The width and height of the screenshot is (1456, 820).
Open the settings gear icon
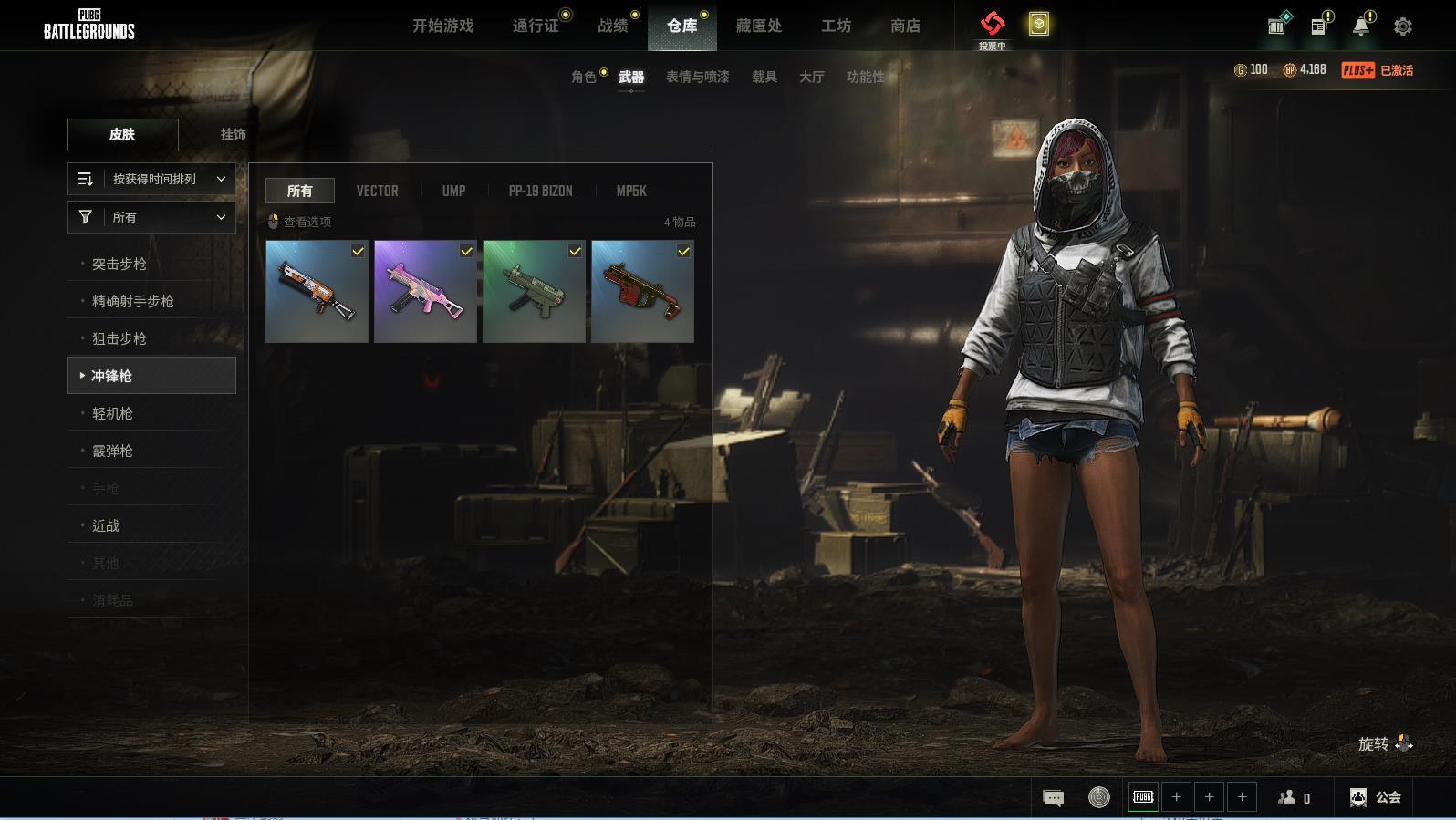[x=1403, y=26]
